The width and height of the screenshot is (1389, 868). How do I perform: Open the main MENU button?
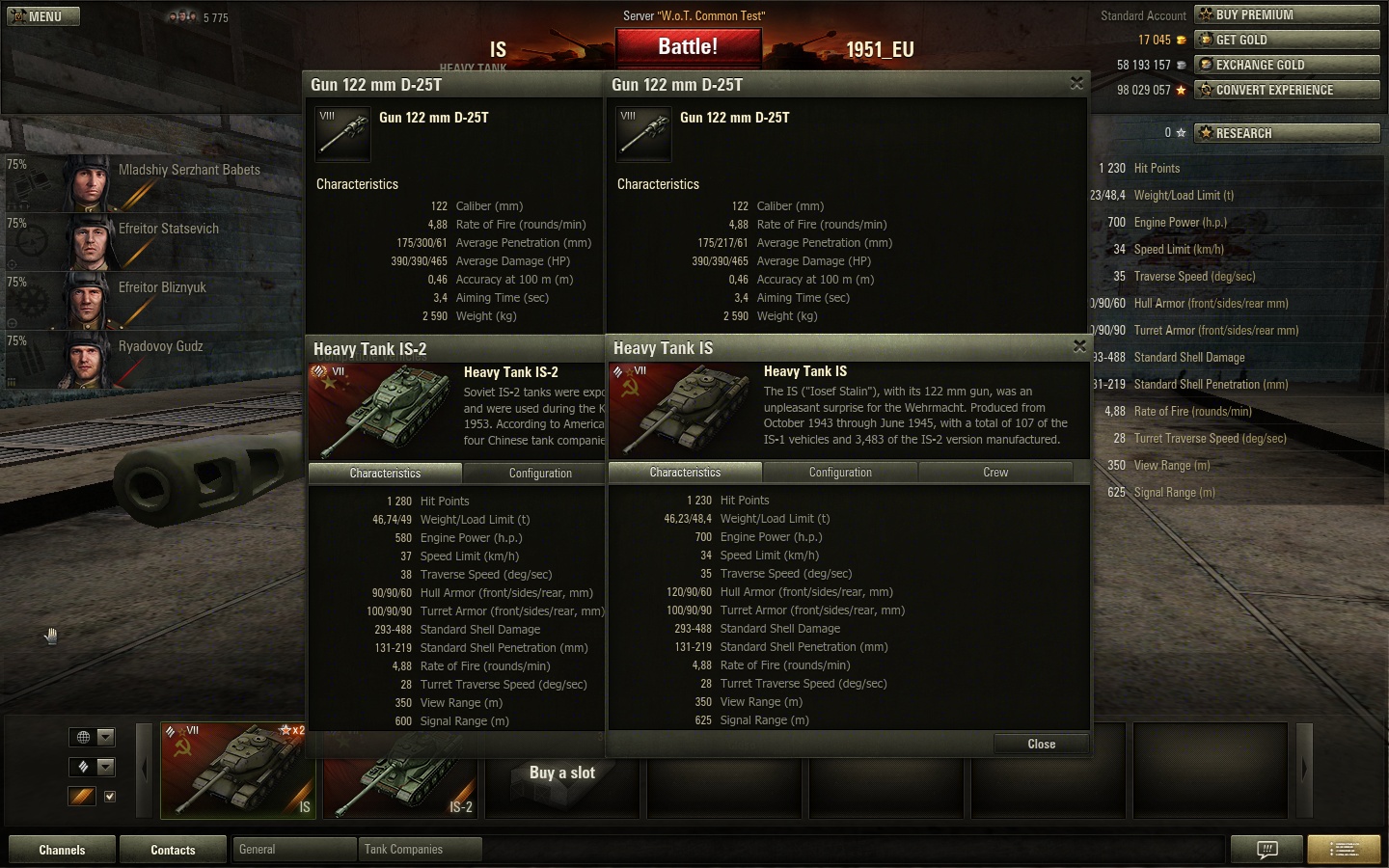coord(43,16)
